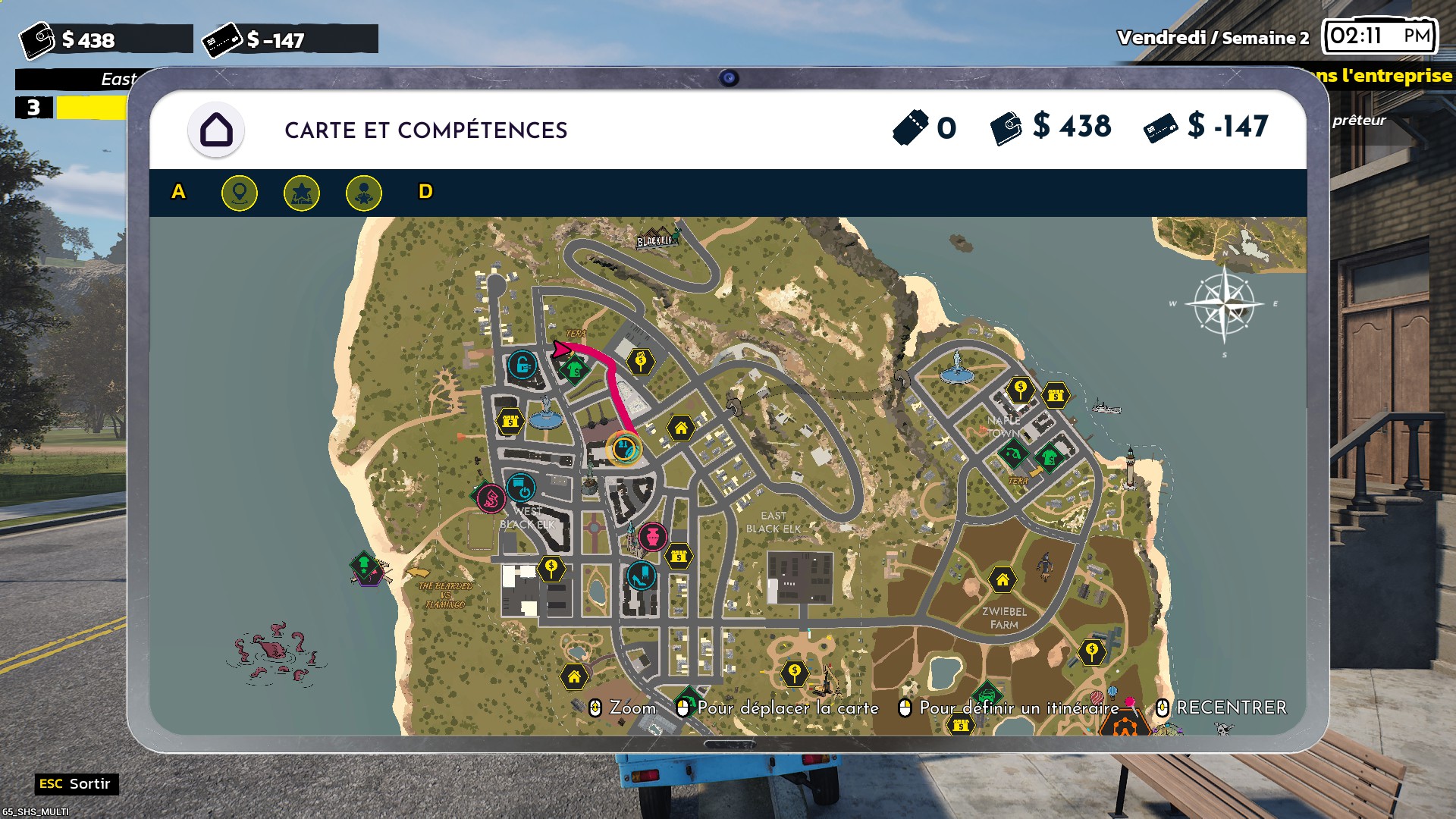1456x819 pixels.
Task: Select the green shirt shop marker in Naple Town
Action: (1050, 457)
